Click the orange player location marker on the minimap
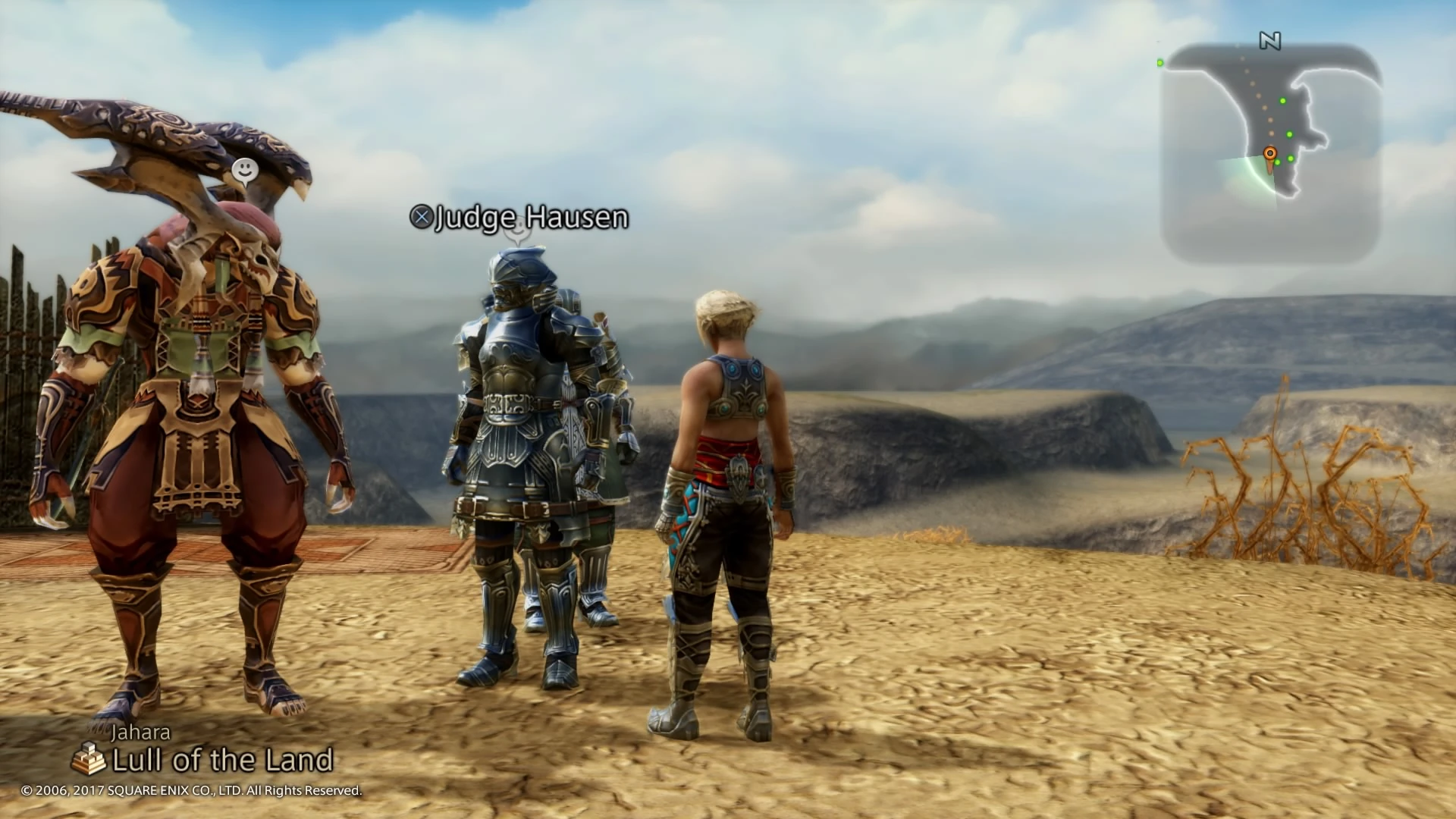The image size is (1456, 819). tap(1270, 153)
